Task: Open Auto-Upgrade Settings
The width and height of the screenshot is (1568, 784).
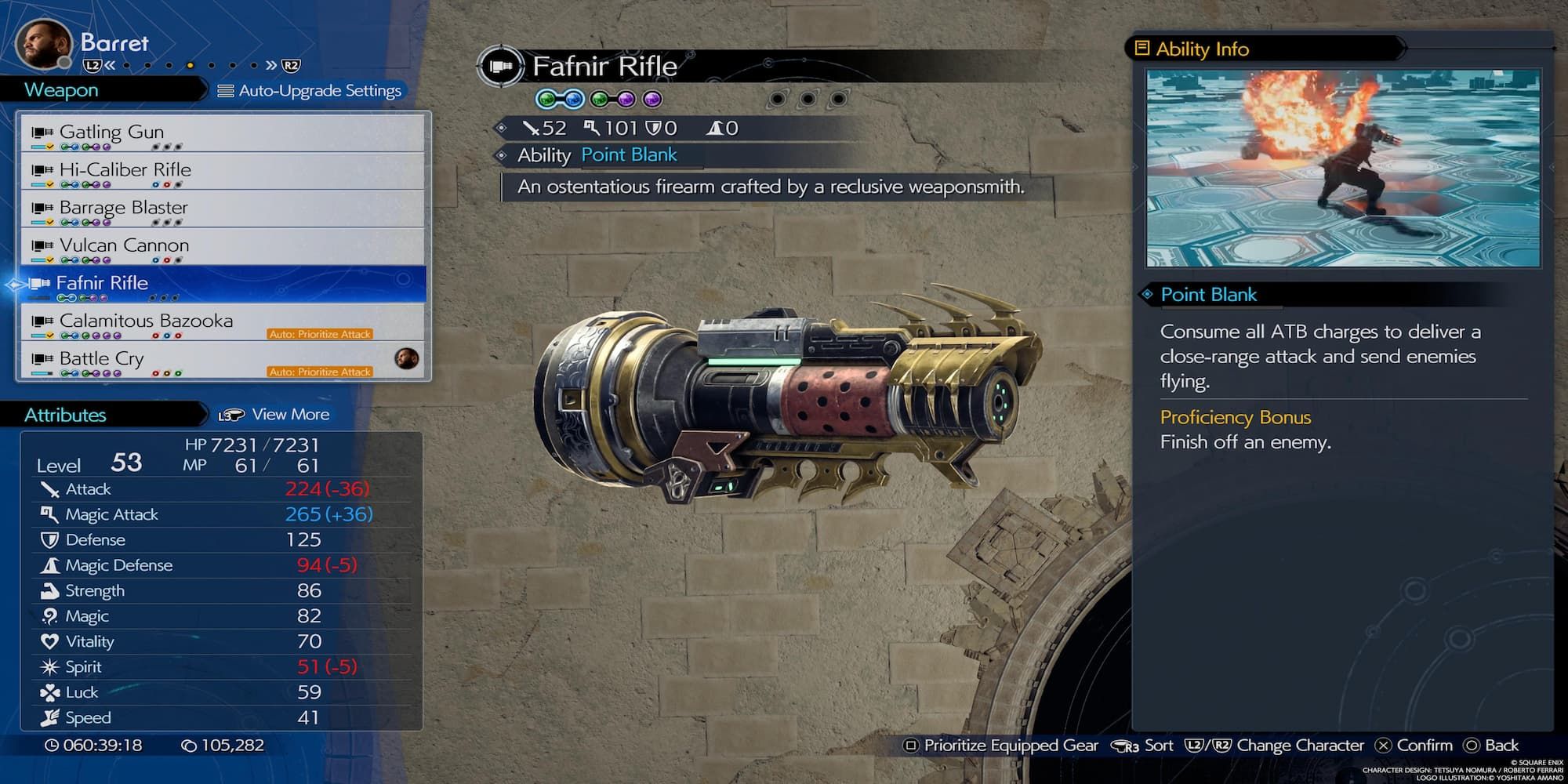Action: coord(310,91)
